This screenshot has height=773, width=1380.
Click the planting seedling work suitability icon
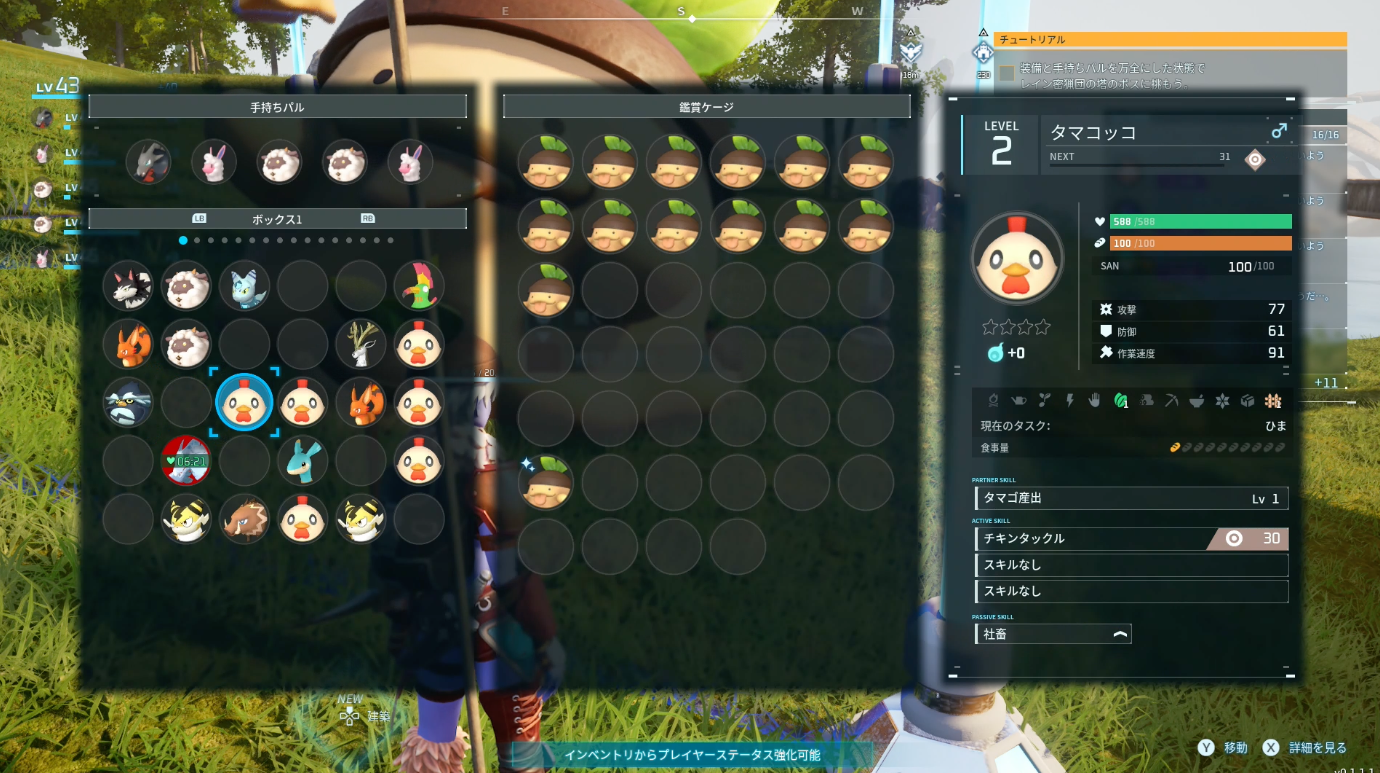click(x=1045, y=400)
